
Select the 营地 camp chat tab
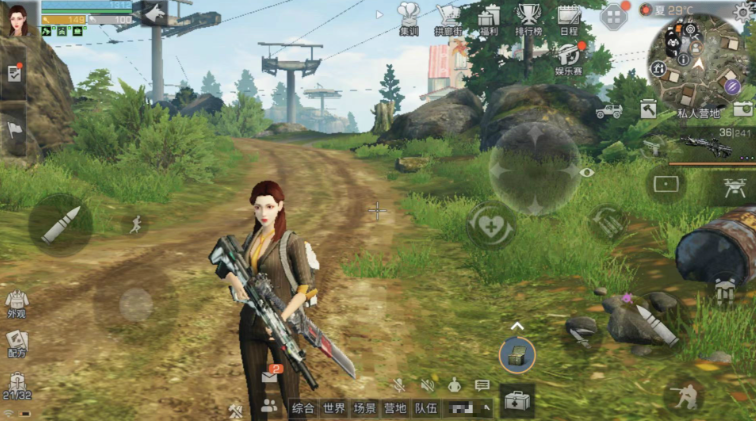coord(395,408)
